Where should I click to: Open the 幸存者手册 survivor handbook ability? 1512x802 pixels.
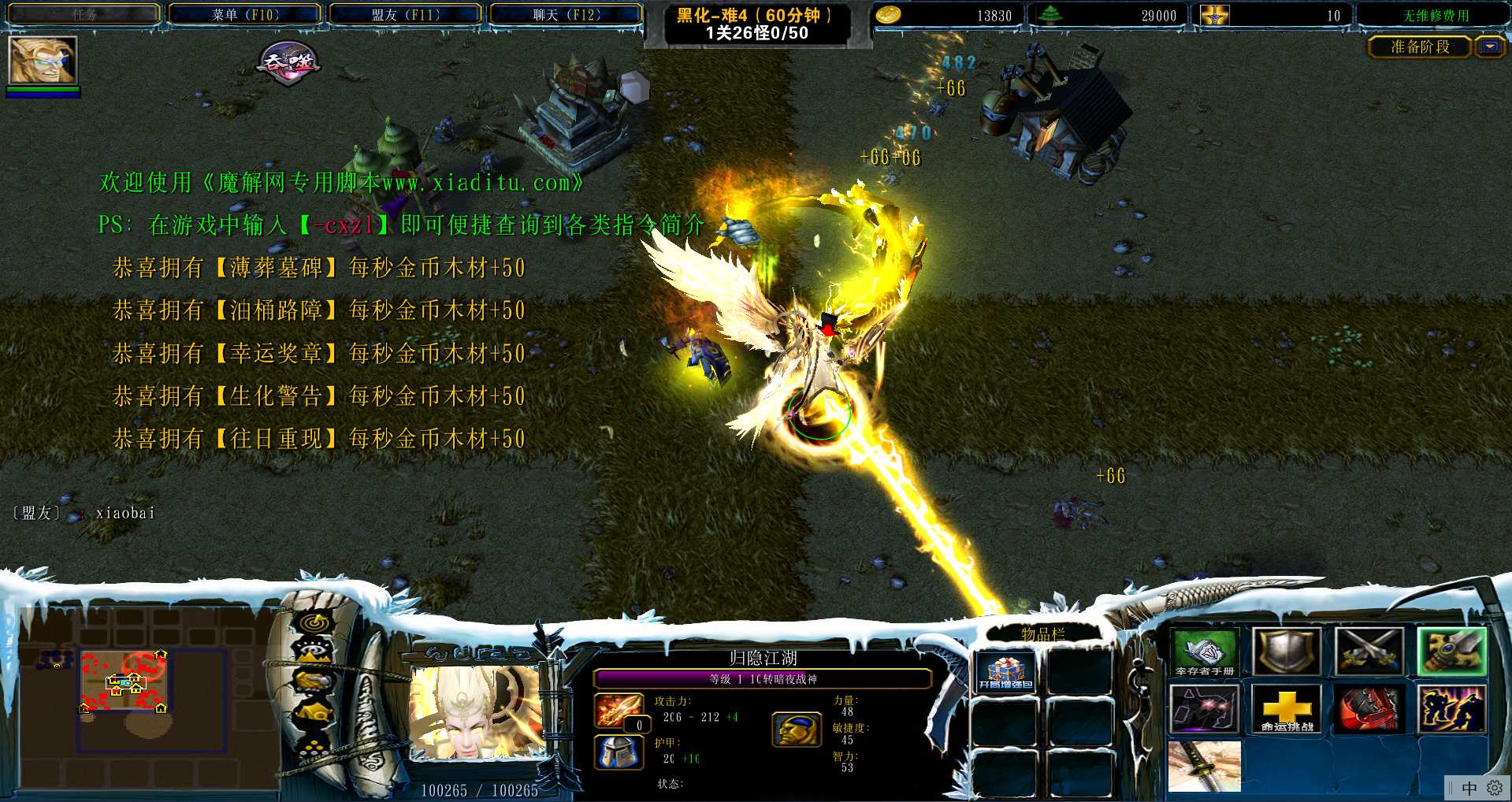pos(1204,652)
